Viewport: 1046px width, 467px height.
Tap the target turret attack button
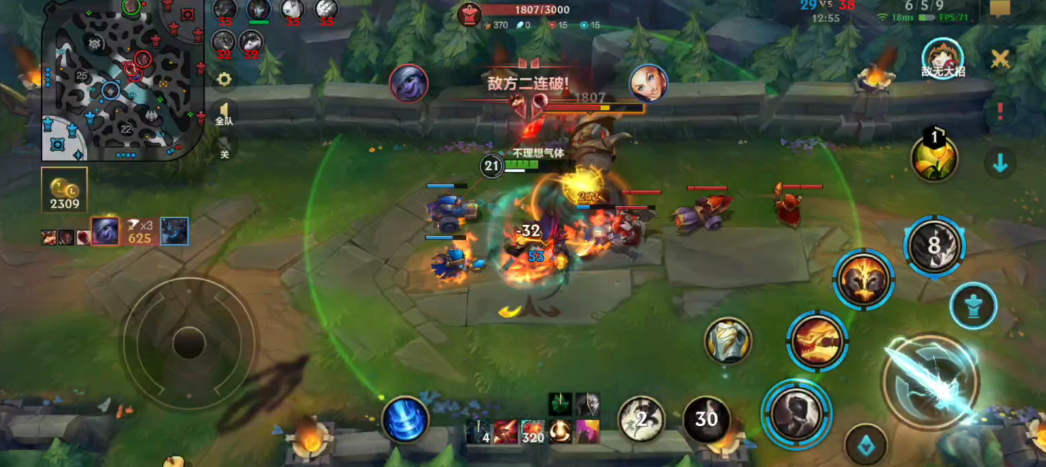coord(974,305)
